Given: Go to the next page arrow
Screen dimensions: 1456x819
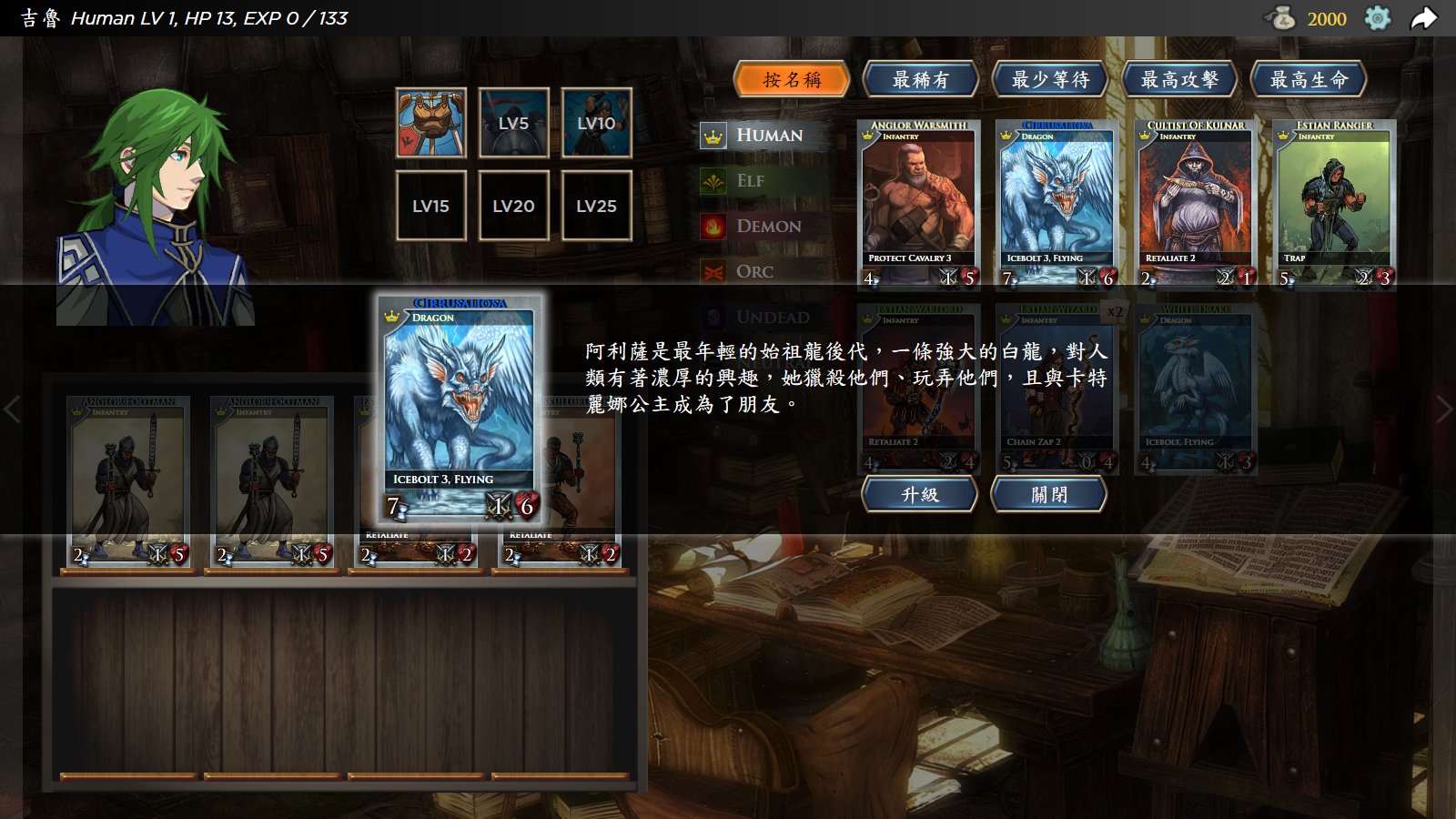Looking at the screenshot, I should 1444,409.
